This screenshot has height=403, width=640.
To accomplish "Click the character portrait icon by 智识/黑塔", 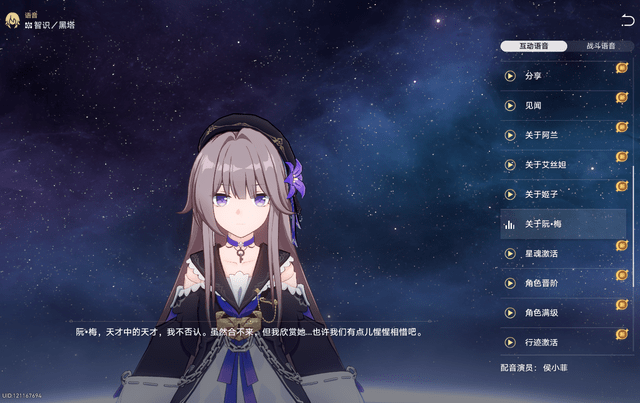I will pos(15,19).
